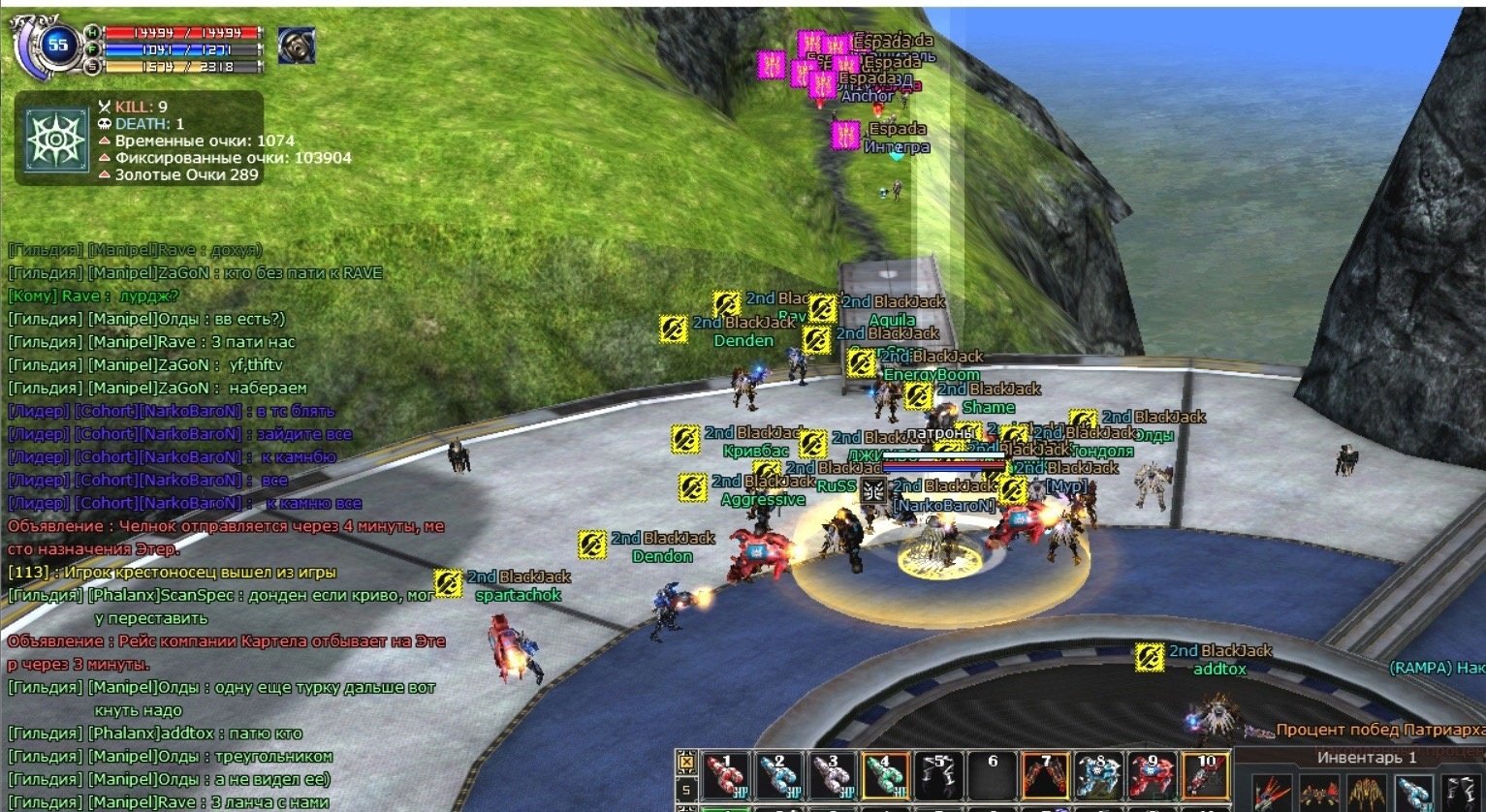The width and height of the screenshot is (1486, 812).
Task: Close the hotbar with the yellow X button
Action: click(686, 763)
